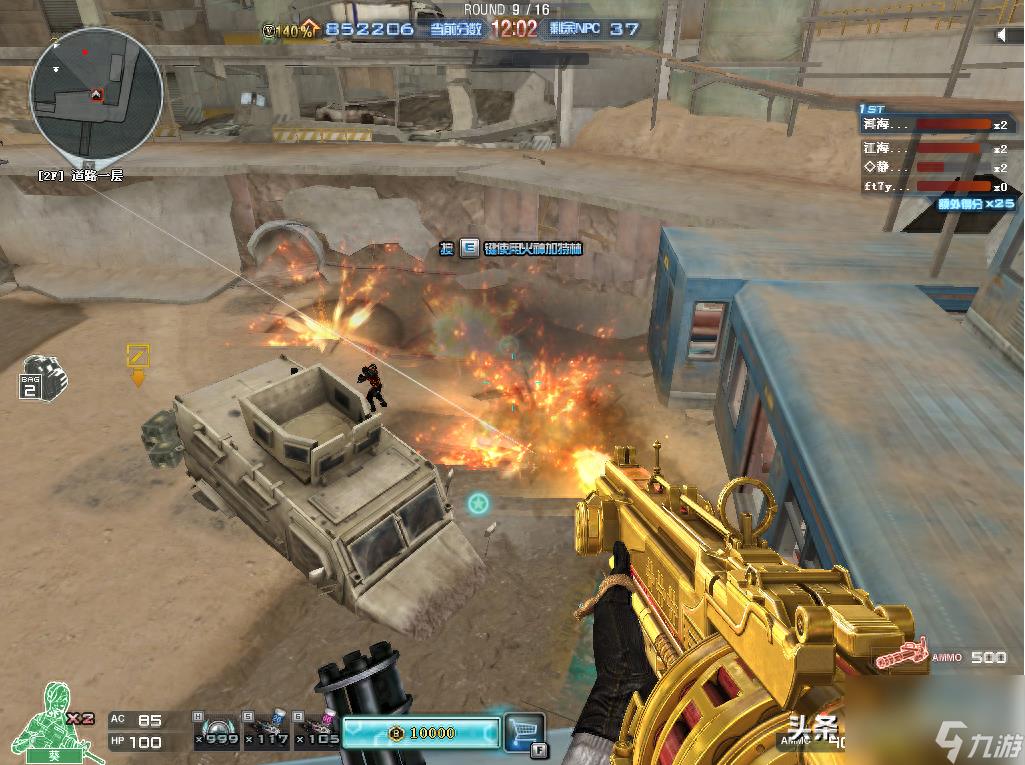Open the shopping cart store button
The width and height of the screenshot is (1025, 765).
[x=524, y=730]
